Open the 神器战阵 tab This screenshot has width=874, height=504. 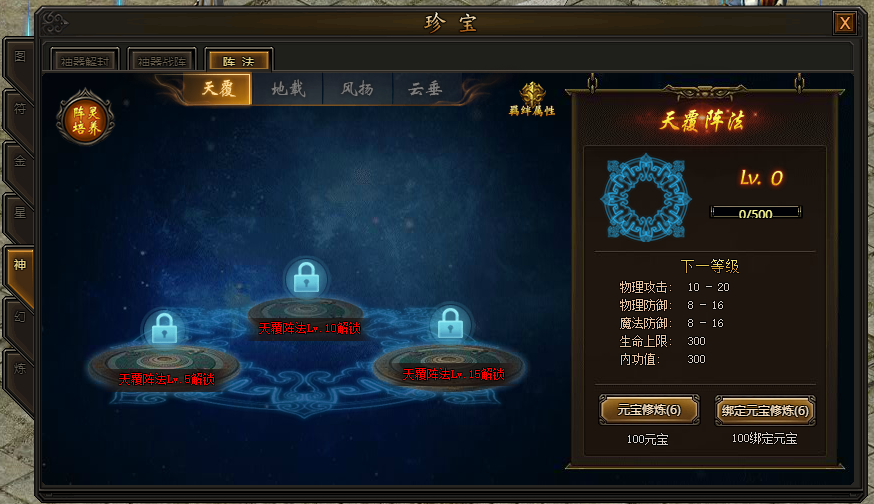click(161, 62)
